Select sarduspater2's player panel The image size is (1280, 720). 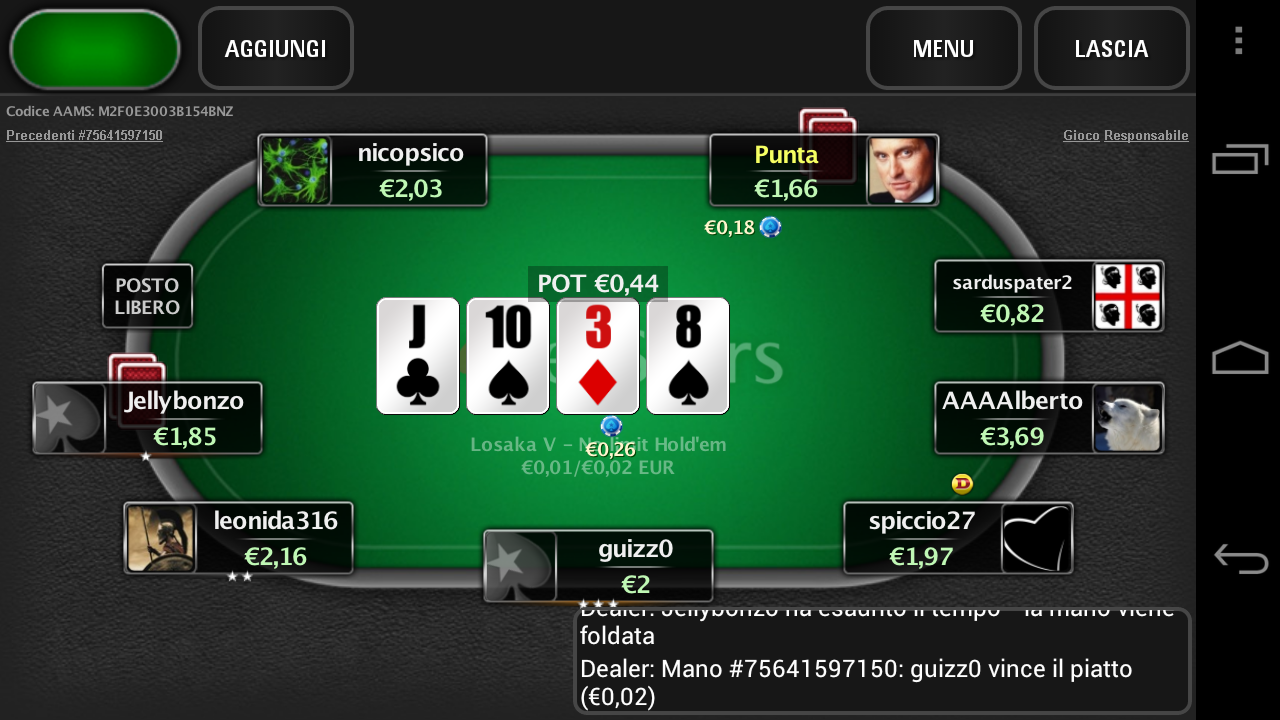(1048, 296)
